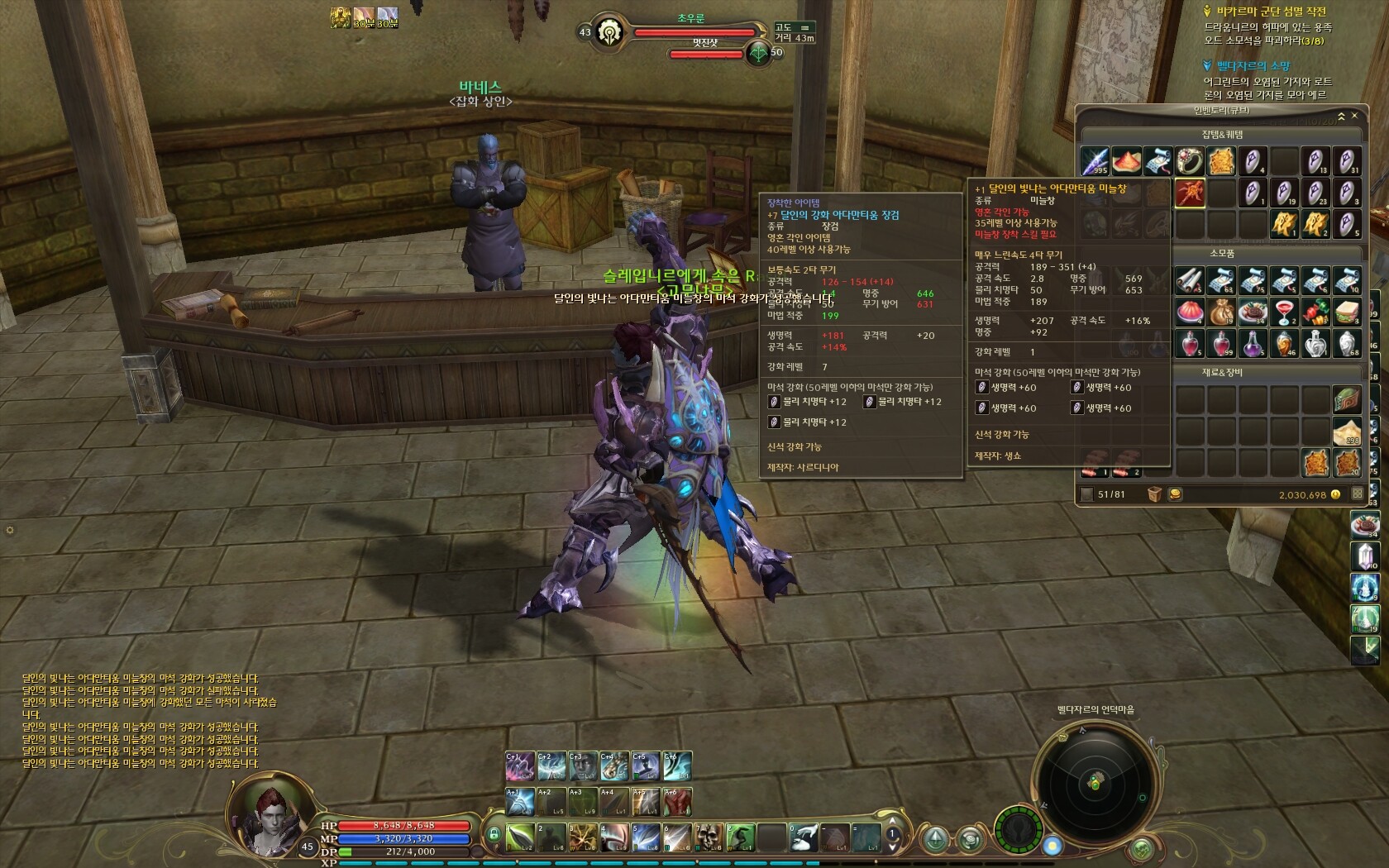Select the sandwich food item
Viewport: 1389px width, 868px height.
(1347, 312)
